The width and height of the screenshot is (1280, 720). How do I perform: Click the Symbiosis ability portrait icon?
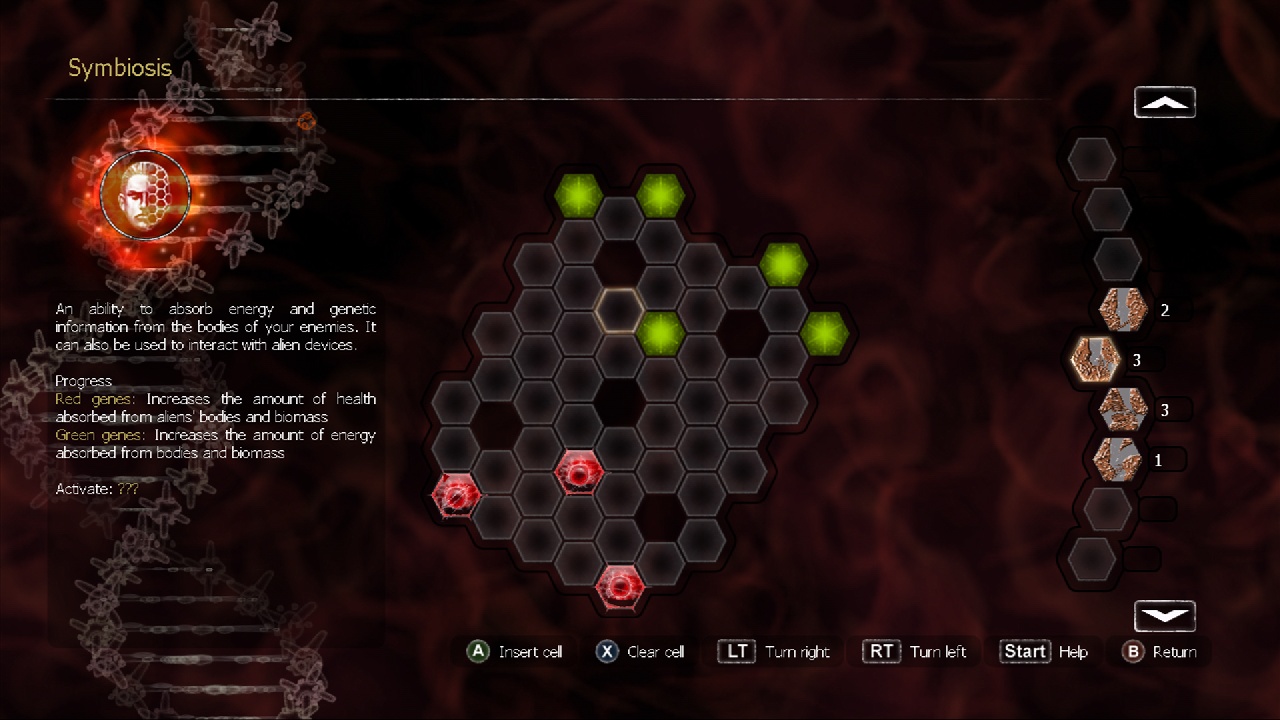[146, 194]
